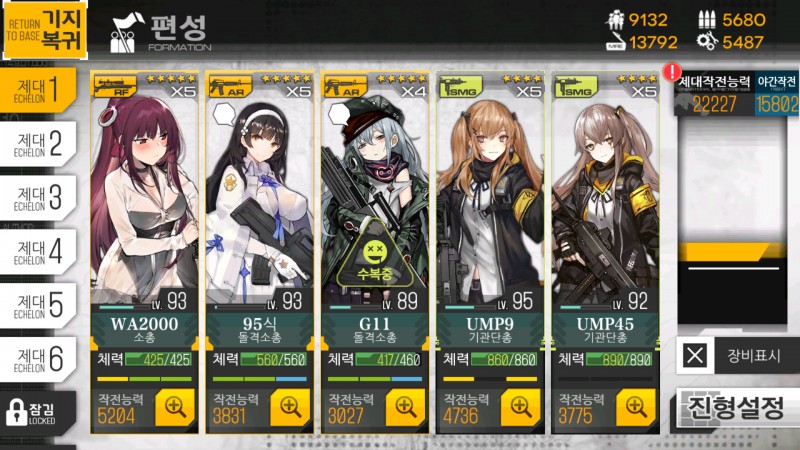Screen dimensions: 800x450
Task: Open 95식 details via magnifier button
Action: coord(290,406)
